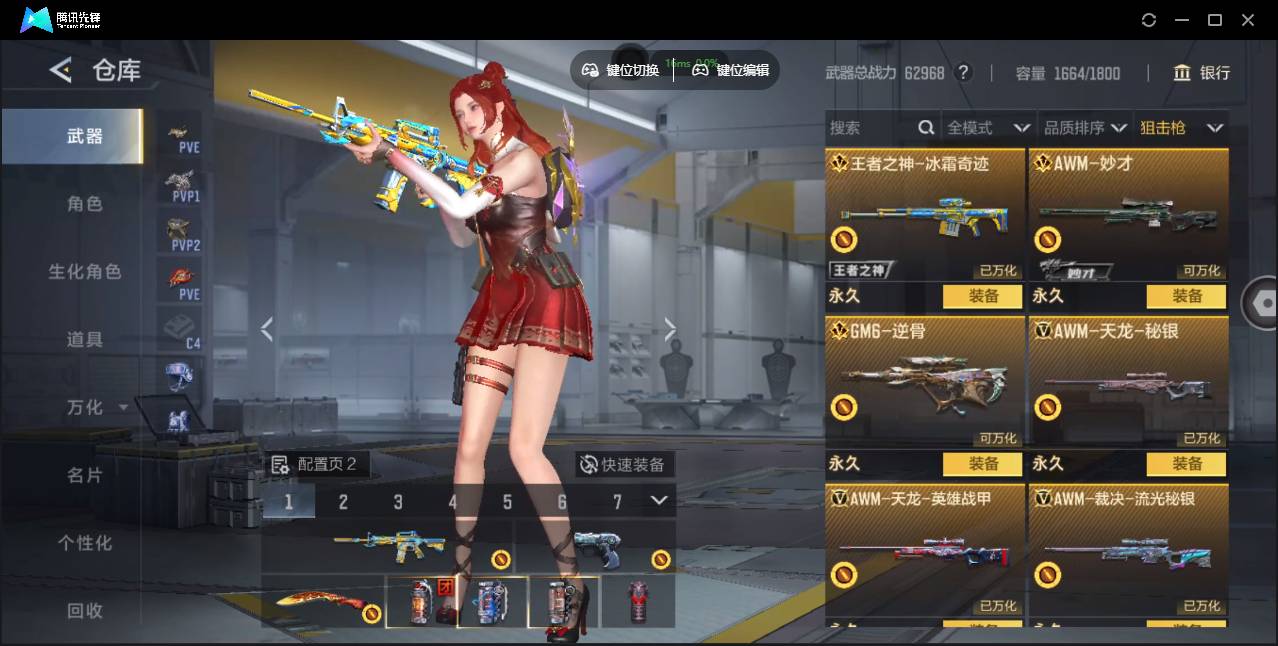This screenshot has height=646, width=1278.
Task: Show the weapon power help tooltip
Action: coord(963,73)
